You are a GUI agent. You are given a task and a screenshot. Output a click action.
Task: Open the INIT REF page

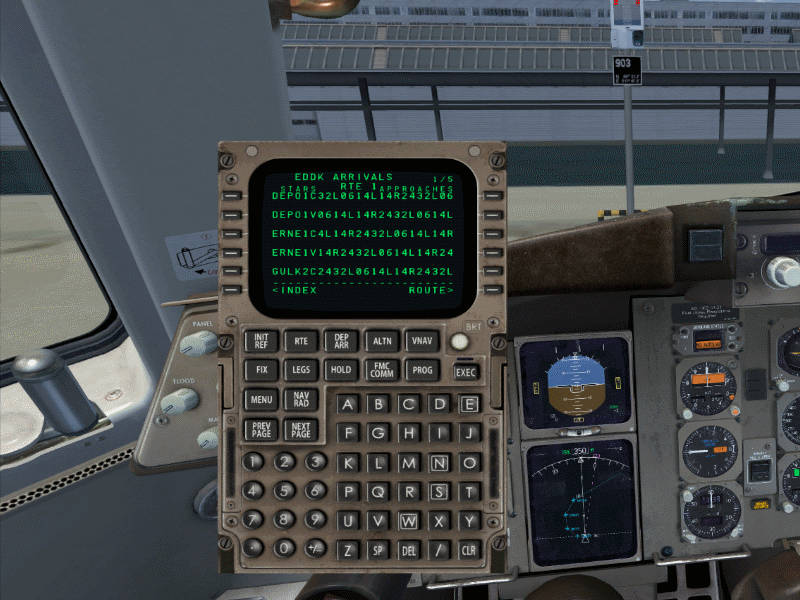click(261, 341)
